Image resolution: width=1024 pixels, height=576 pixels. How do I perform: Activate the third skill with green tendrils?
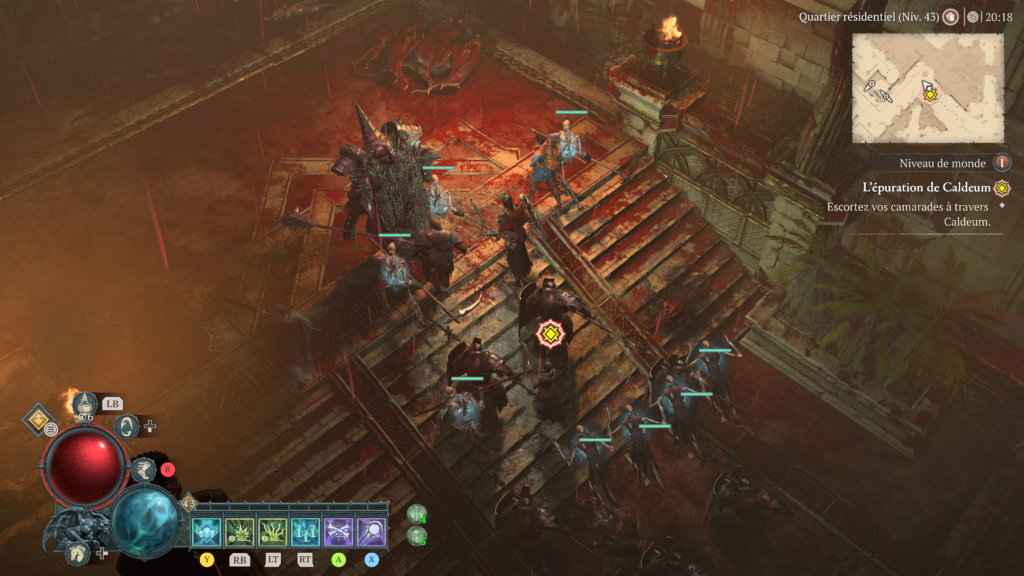point(272,531)
